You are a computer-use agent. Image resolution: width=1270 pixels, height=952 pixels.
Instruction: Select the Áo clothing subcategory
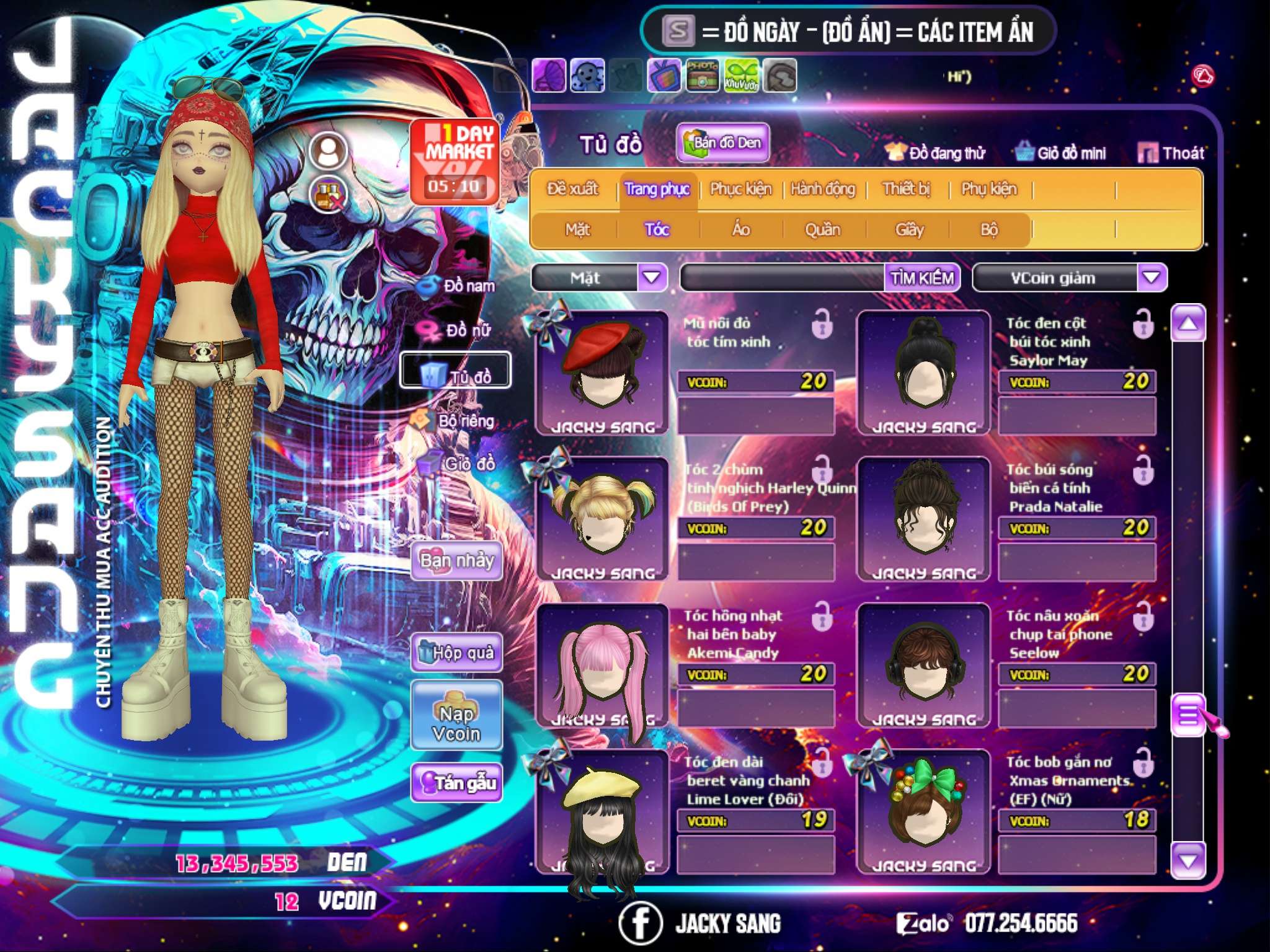(x=741, y=230)
